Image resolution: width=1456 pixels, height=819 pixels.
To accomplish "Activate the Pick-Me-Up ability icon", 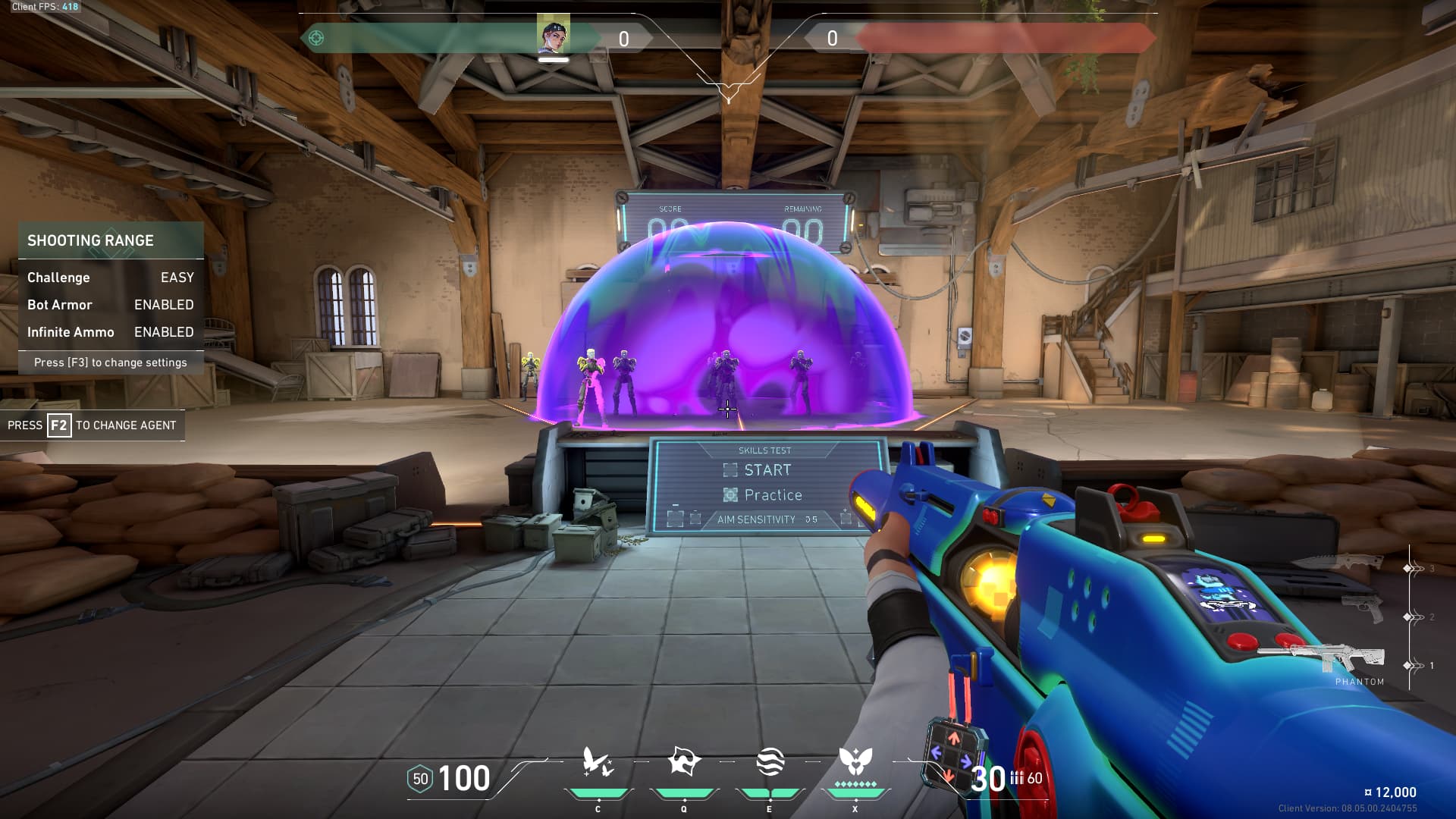I will [x=598, y=763].
